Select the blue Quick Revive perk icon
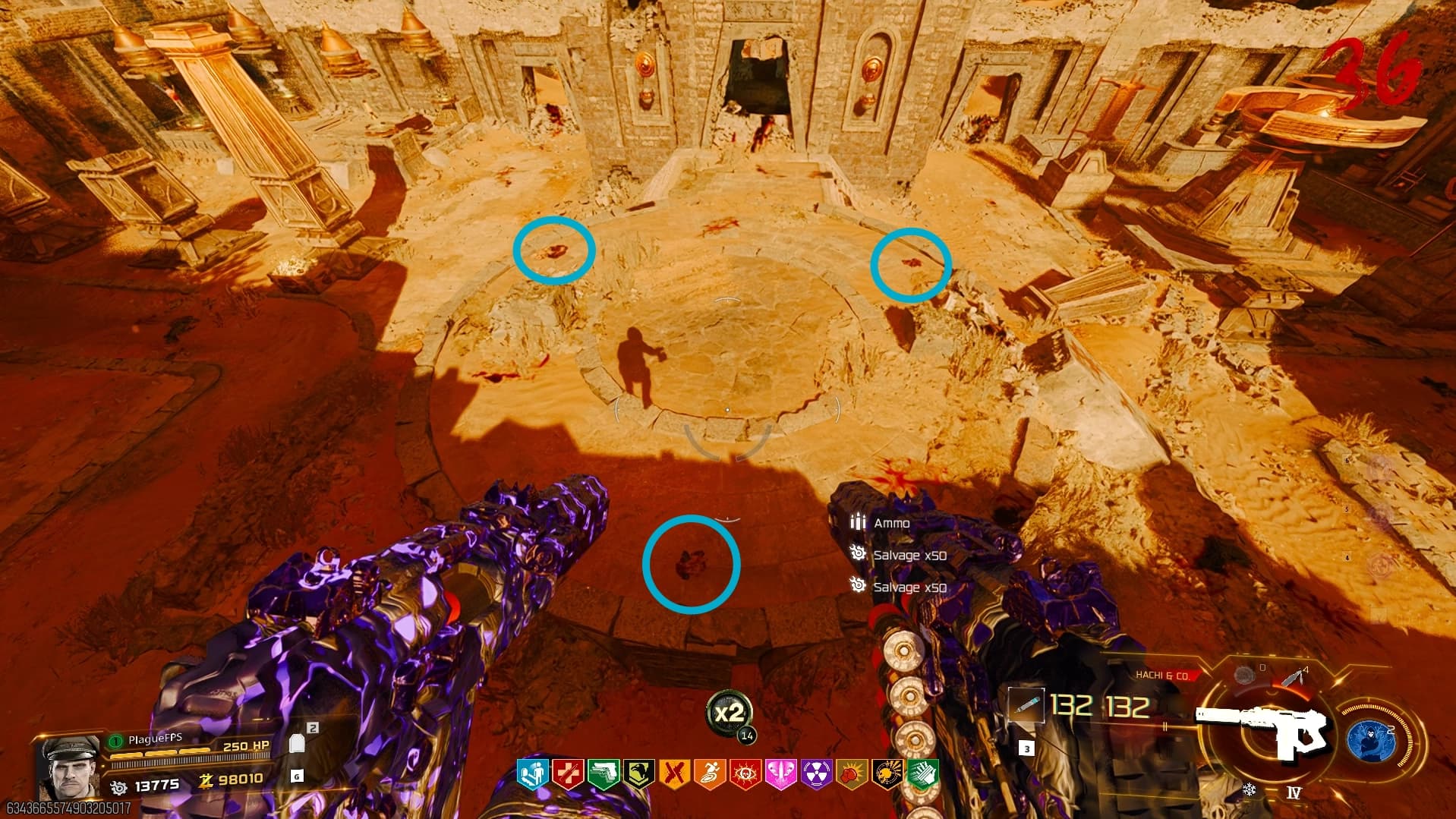 pyautogui.click(x=532, y=774)
